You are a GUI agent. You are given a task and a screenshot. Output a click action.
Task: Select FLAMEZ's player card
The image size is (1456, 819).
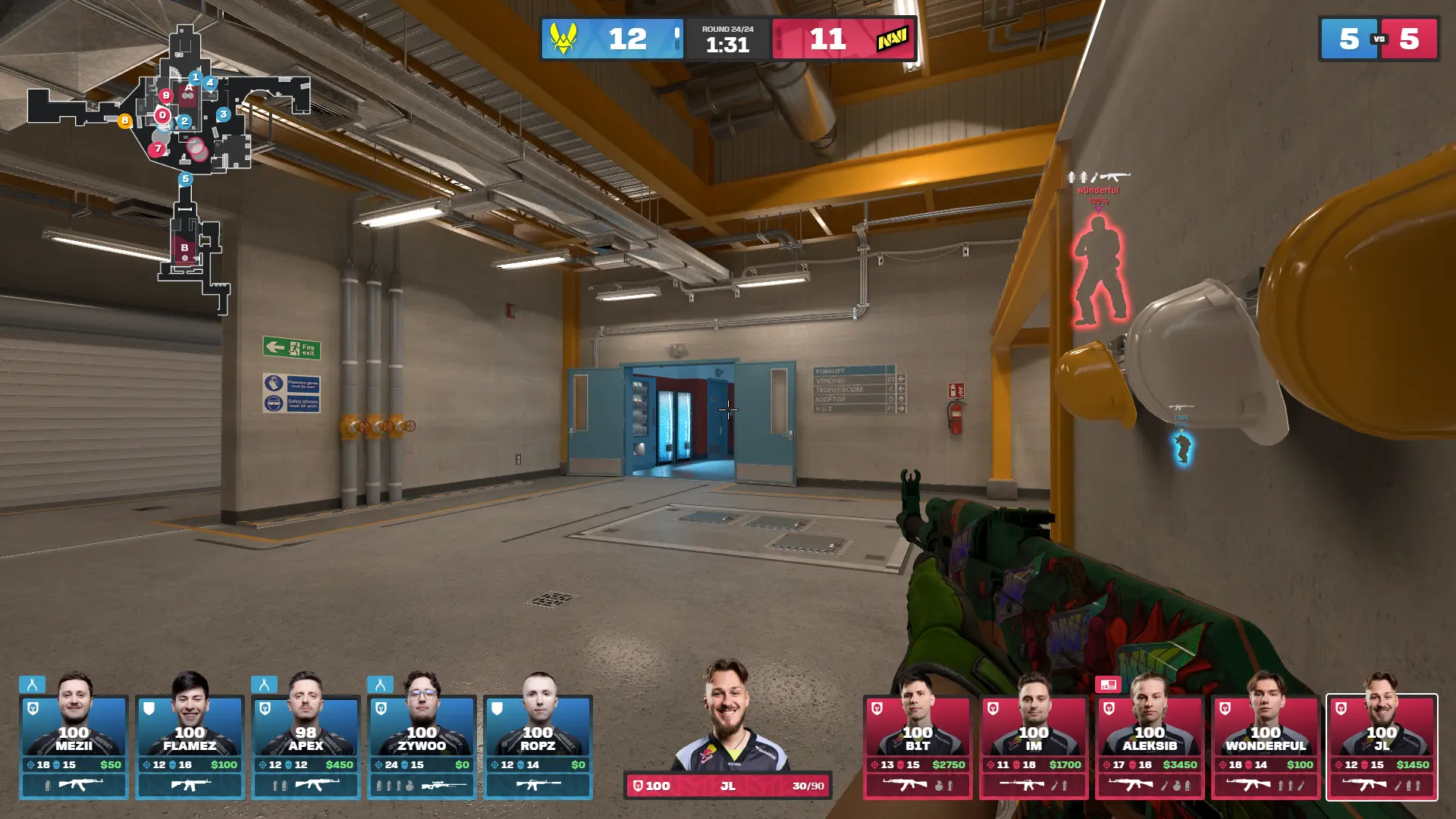point(190,747)
